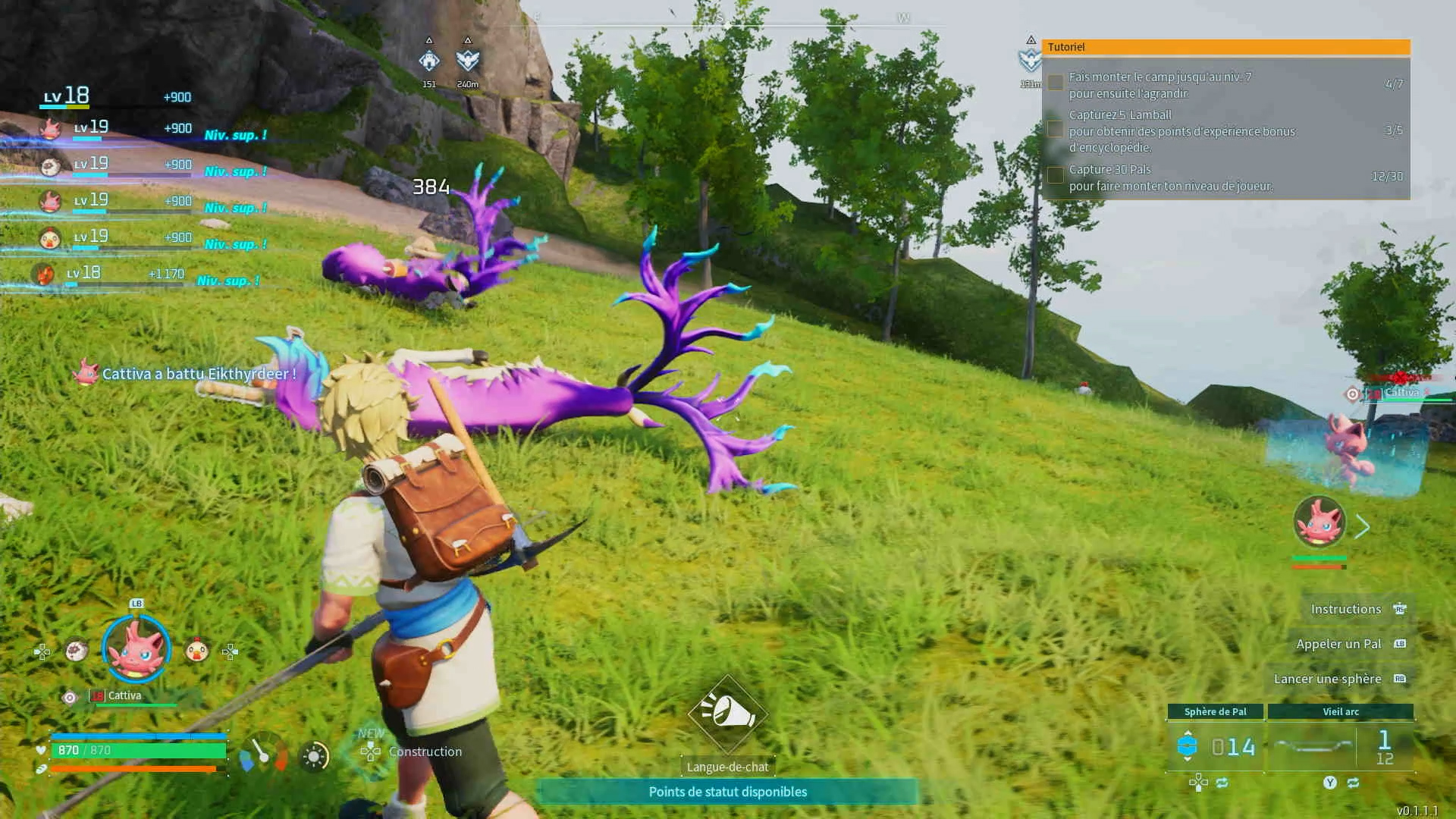Viewport: 1456px width, 819px height.
Task: Click the sun time-of-day indicator icon
Action: pyautogui.click(x=314, y=756)
